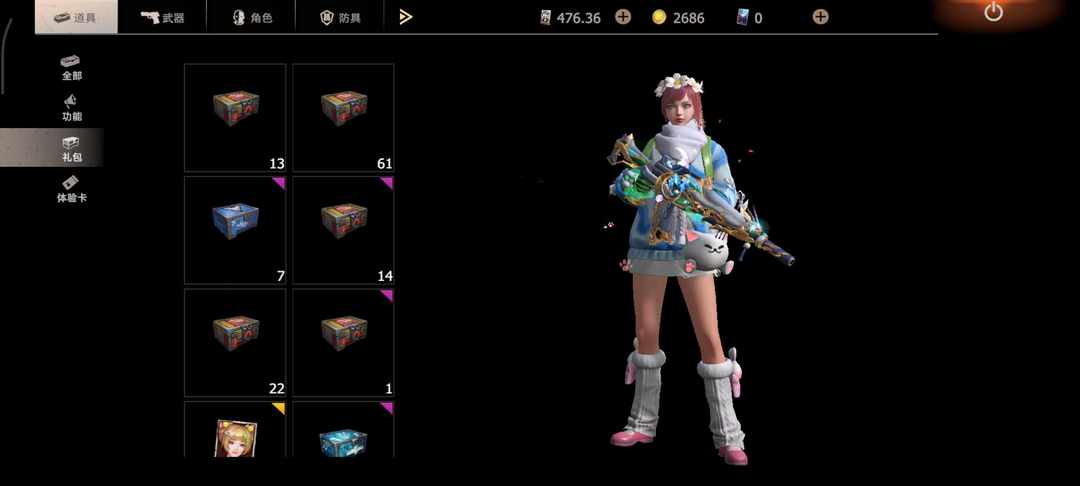Select the blue crate with quantity 7
This screenshot has width=1080, height=486.
click(235, 230)
